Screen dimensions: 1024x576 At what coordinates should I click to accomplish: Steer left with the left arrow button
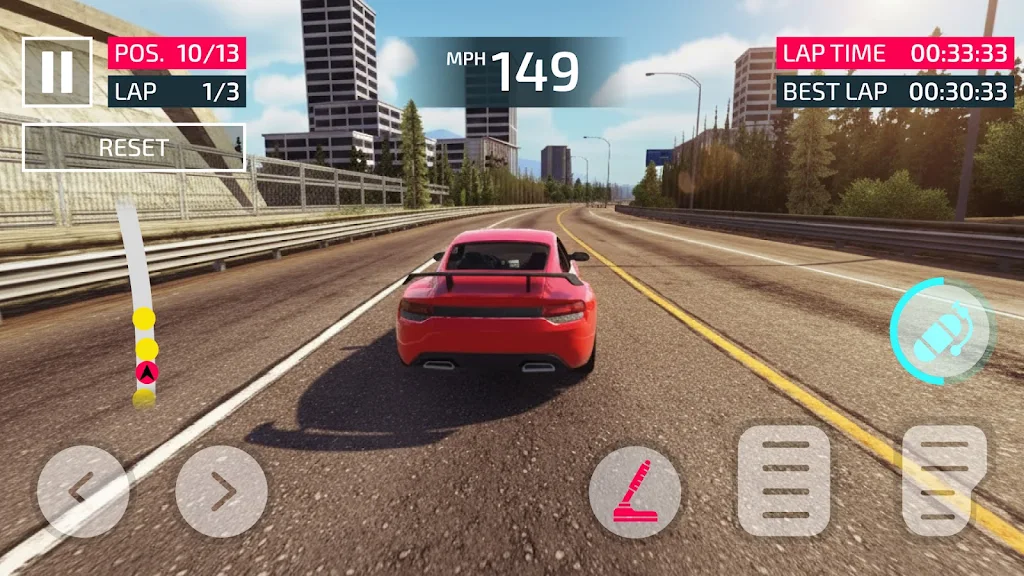click(82, 491)
